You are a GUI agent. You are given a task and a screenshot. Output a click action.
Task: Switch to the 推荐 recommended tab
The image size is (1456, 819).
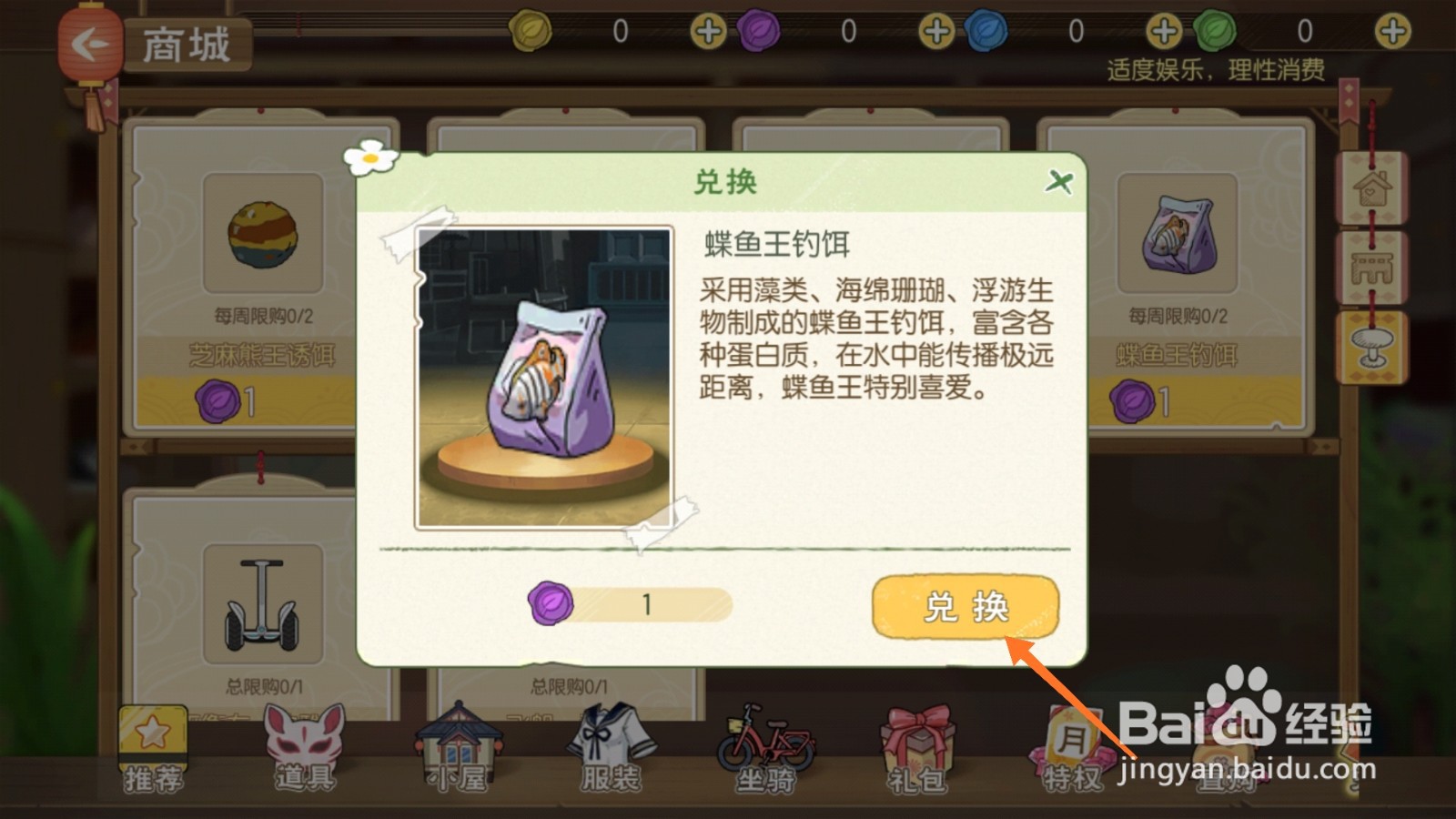click(x=153, y=746)
